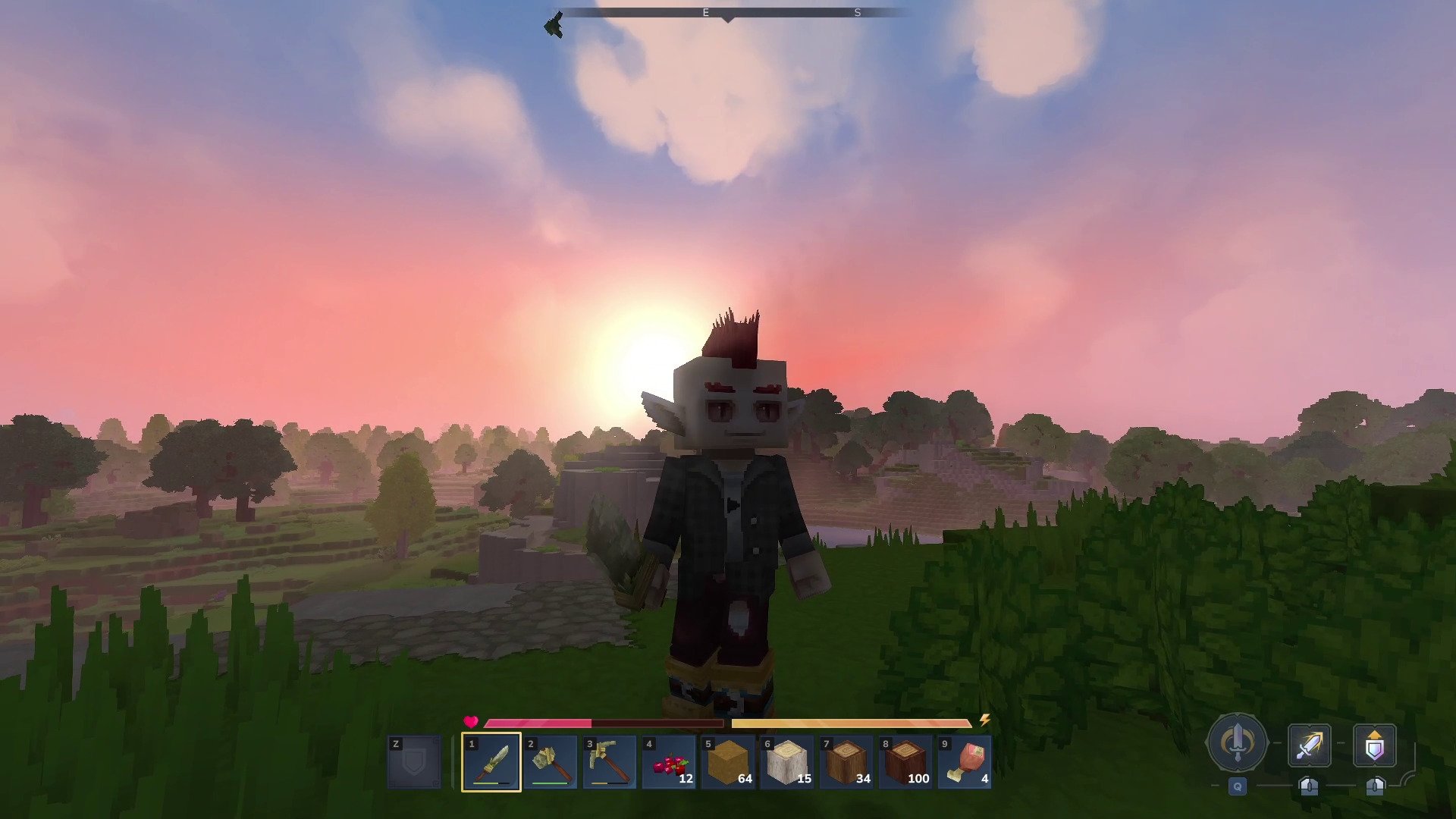Click the S marker on the compass strip

pos(857,12)
